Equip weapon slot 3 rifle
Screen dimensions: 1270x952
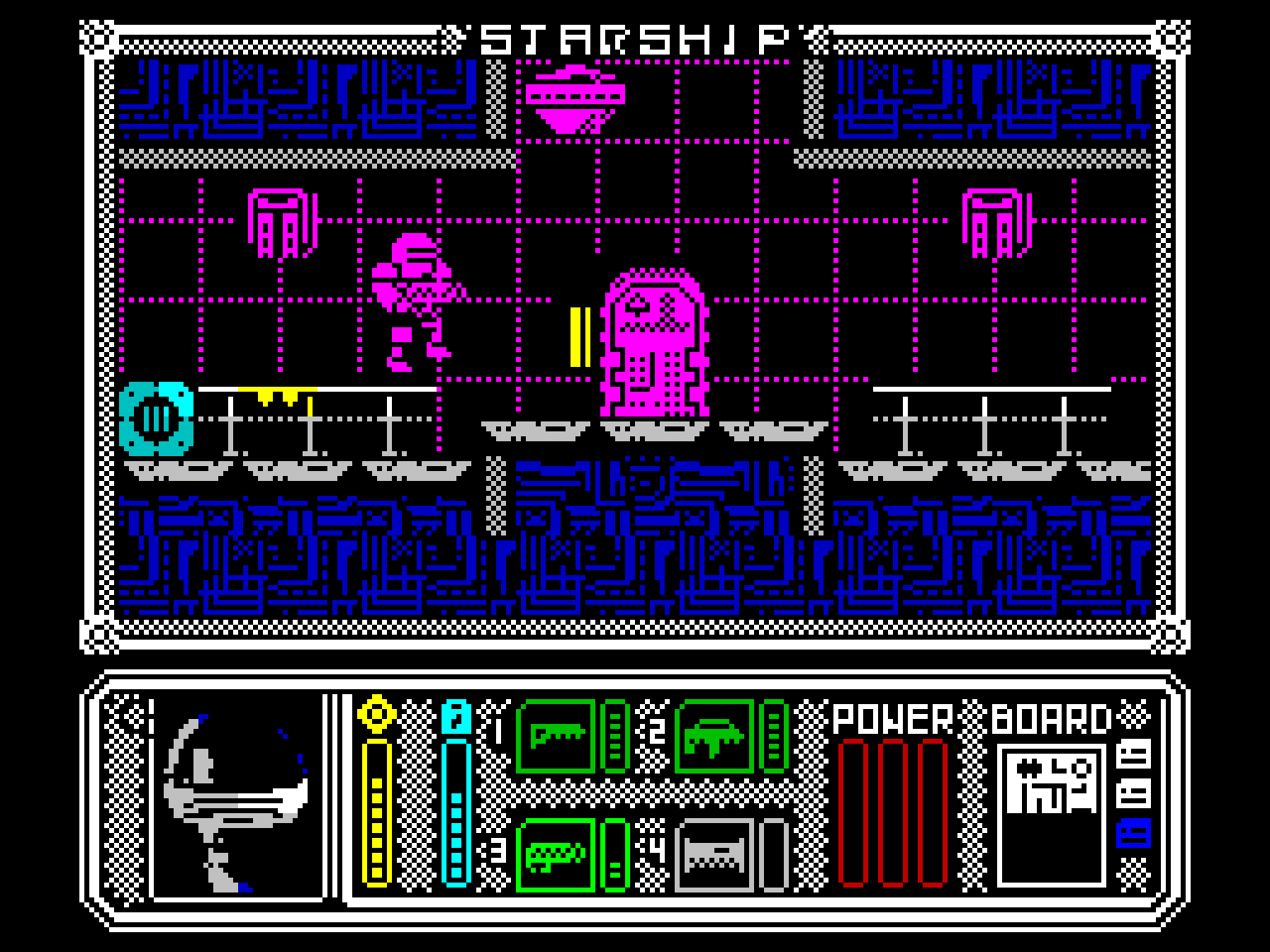(x=556, y=854)
